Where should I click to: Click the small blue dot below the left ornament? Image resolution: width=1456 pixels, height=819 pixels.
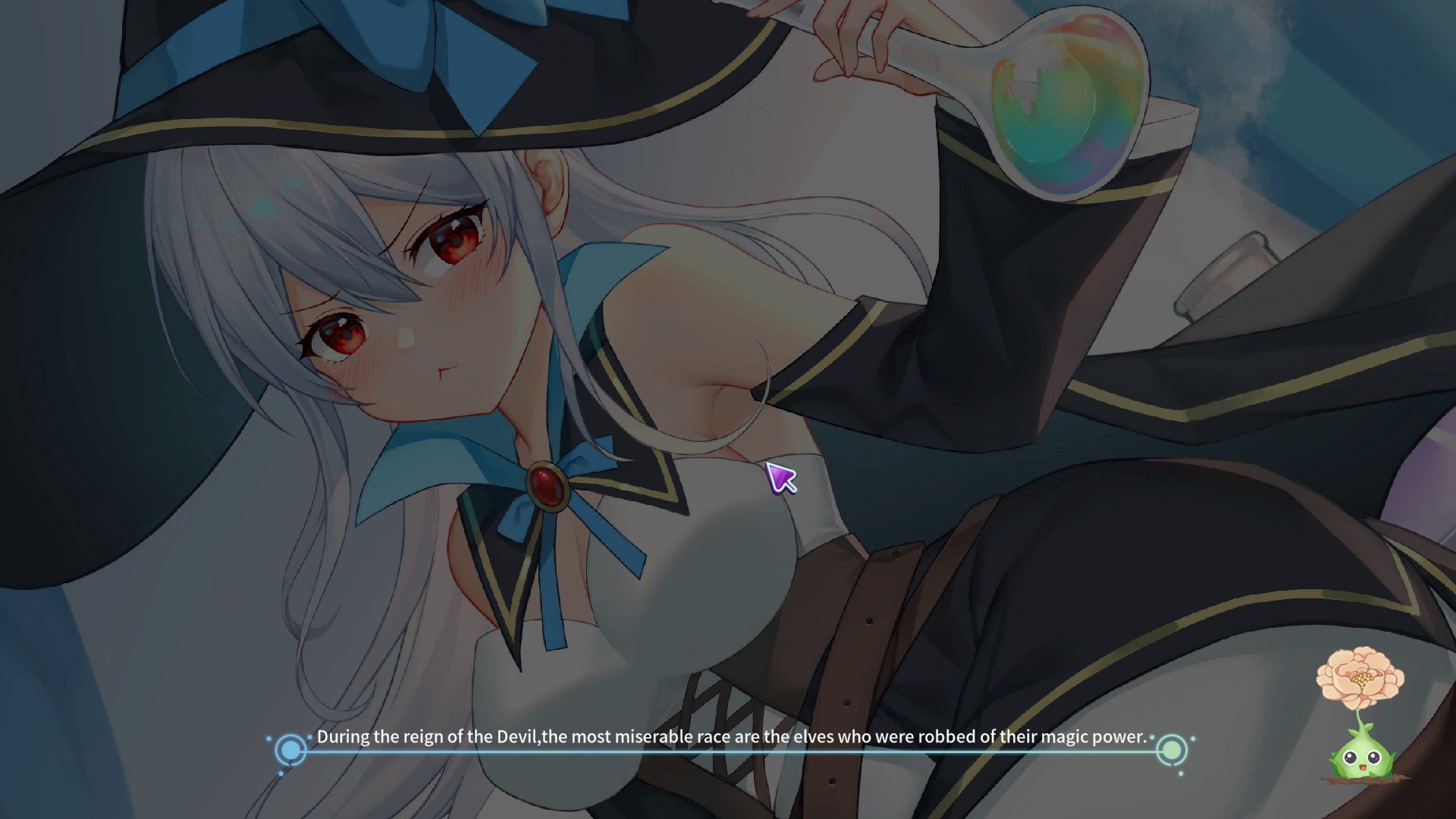click(281, 774)
